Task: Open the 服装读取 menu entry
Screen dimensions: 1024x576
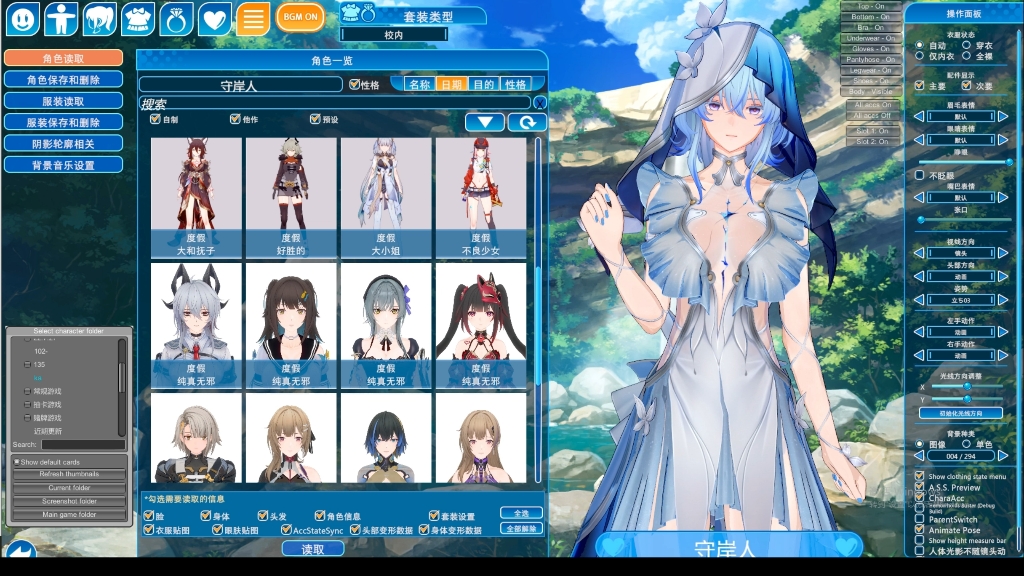Action: pos(63,101)
